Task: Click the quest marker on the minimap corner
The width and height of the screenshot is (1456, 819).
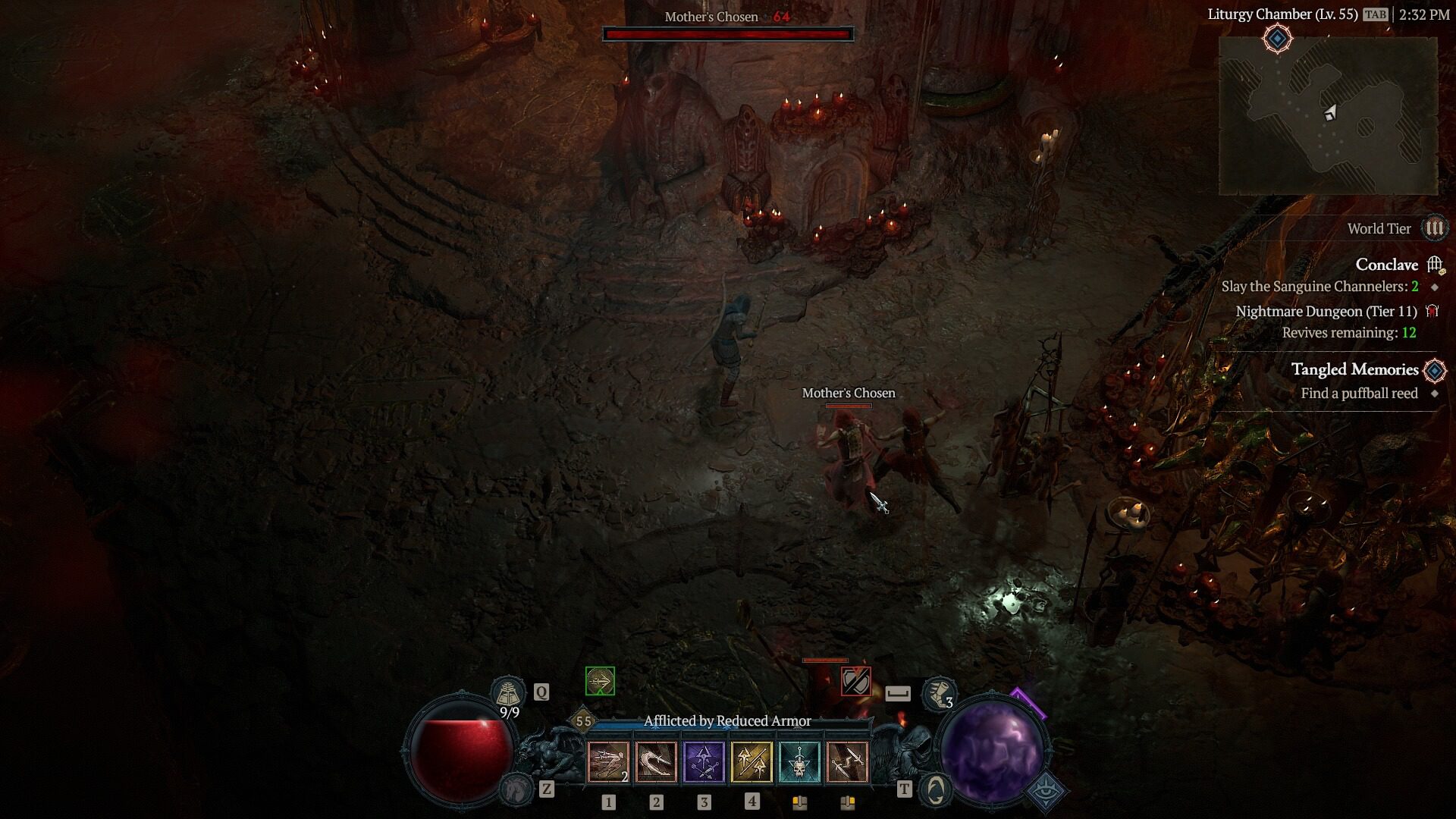Action: [1277, 39]
